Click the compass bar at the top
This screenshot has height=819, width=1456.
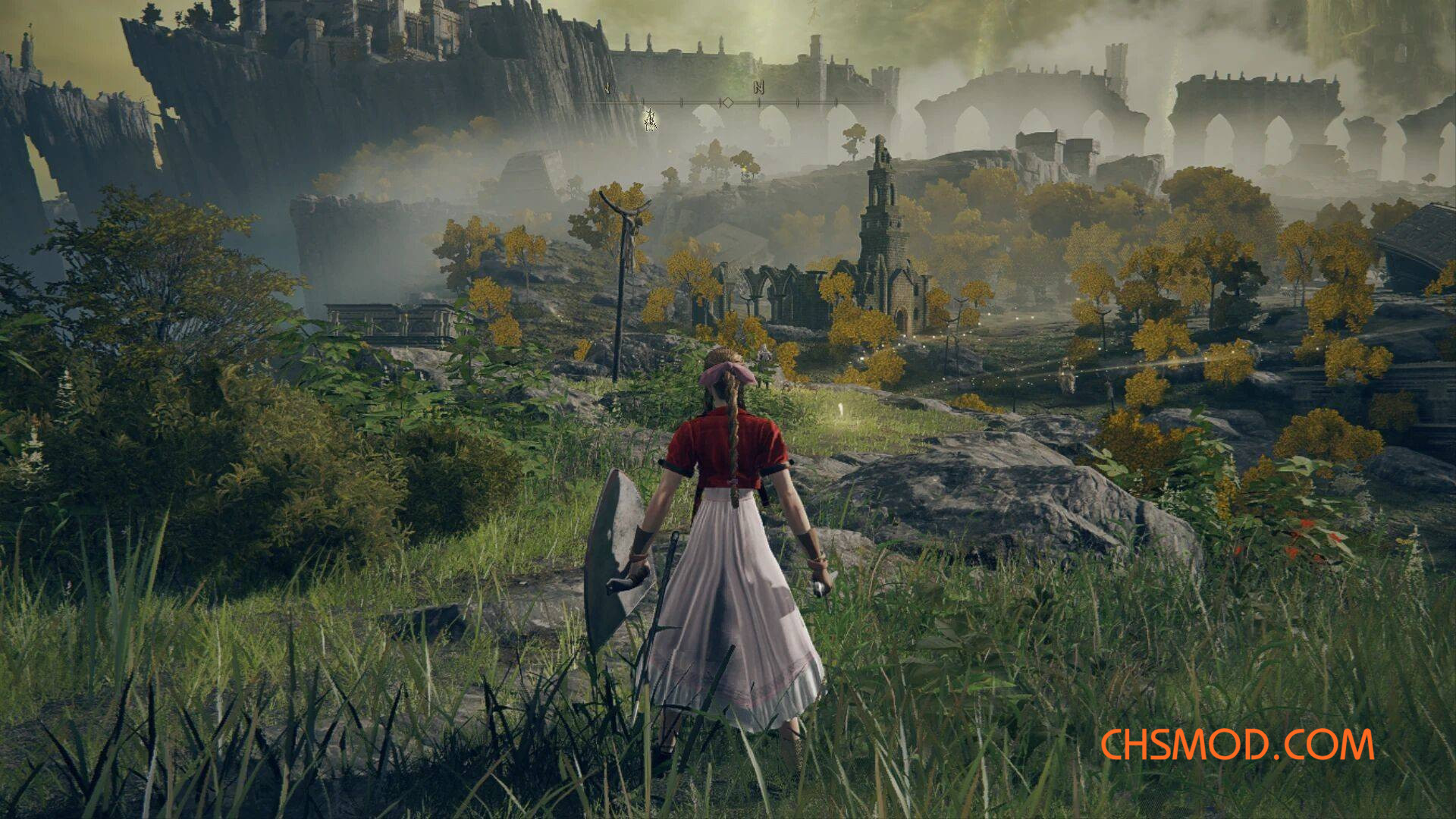pos(728,102)
